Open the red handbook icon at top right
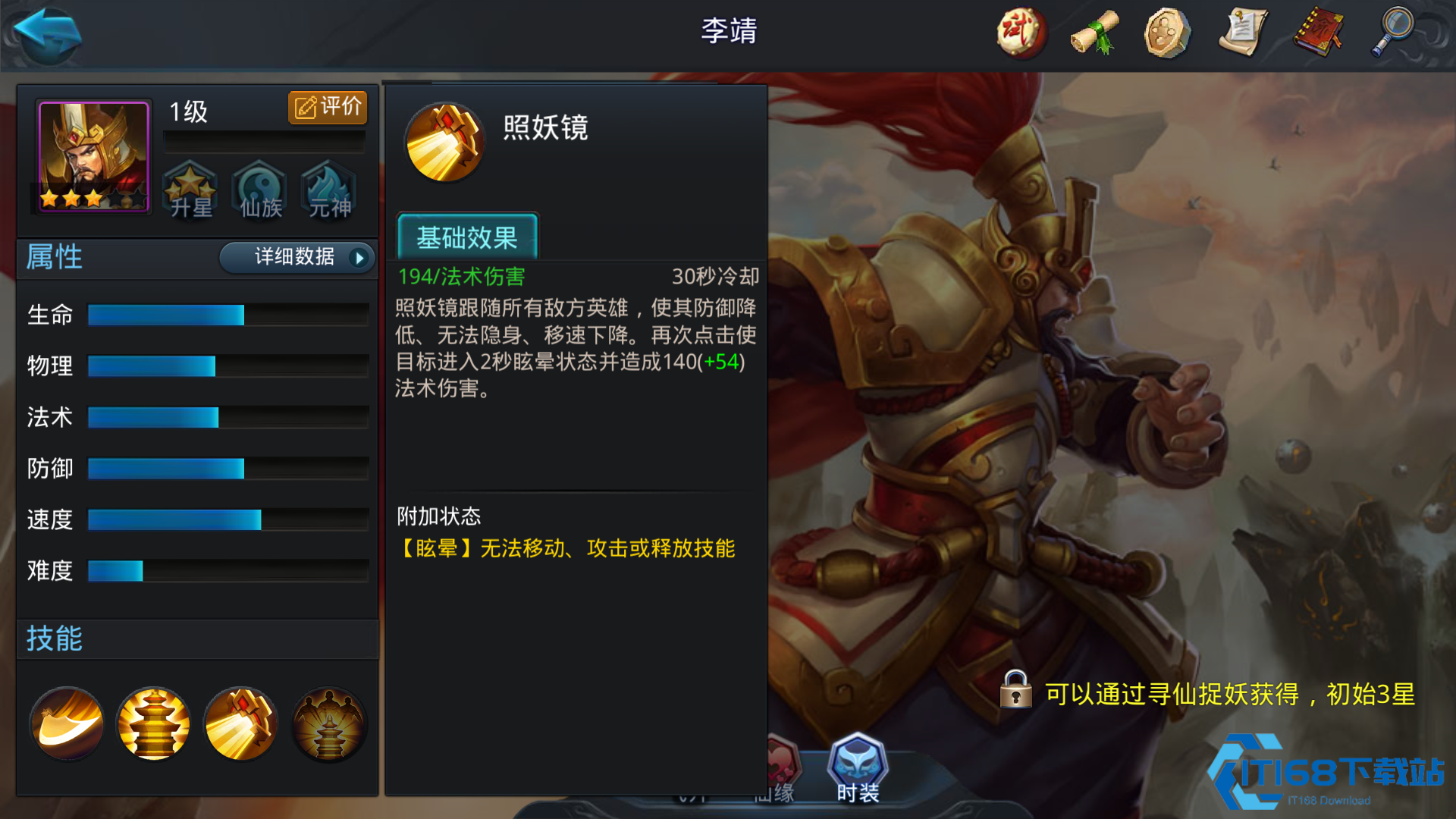 1318,32
